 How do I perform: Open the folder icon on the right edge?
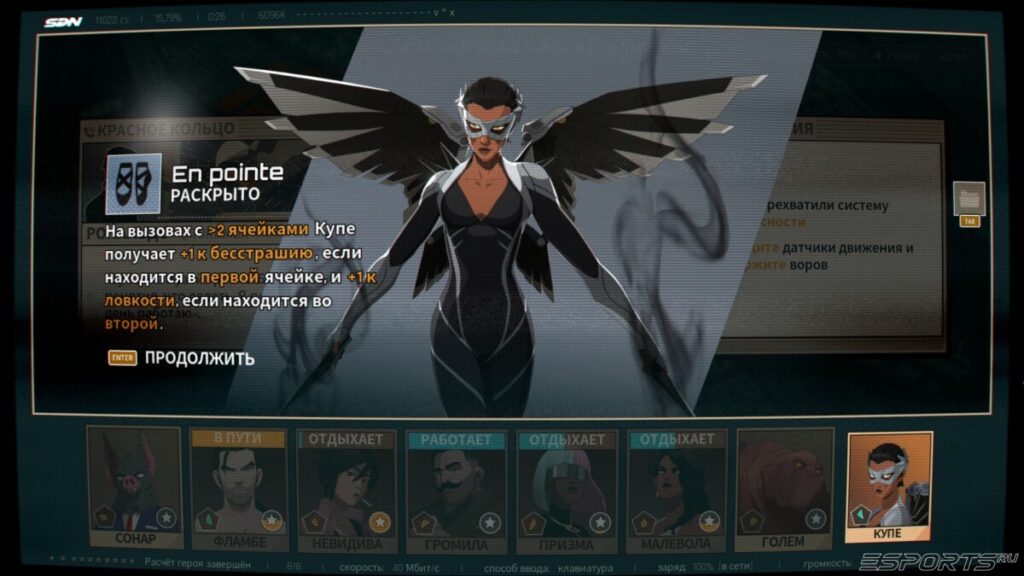[969, 197]
